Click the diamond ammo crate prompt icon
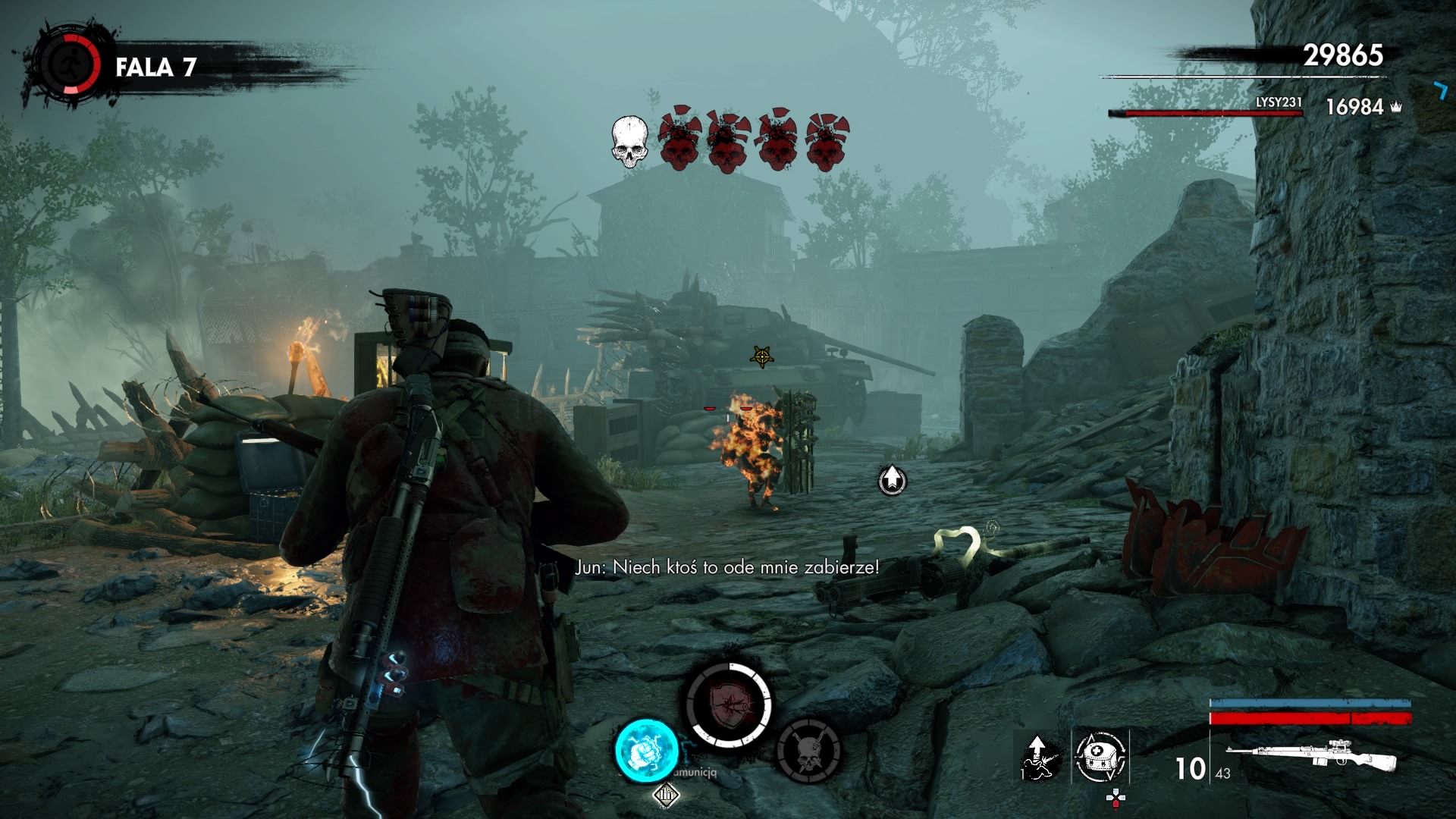The height and width of the screenshot is (819, 1456). pyautogui.click(x=666, y=795)
